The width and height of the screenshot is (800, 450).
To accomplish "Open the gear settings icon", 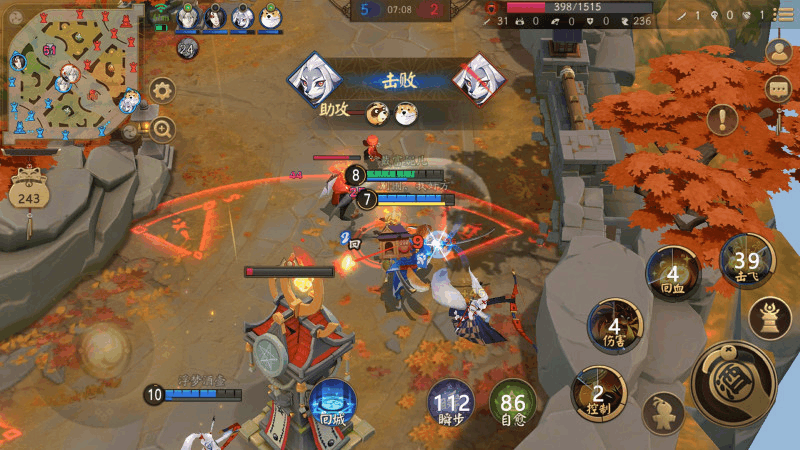I will (162, 91).
